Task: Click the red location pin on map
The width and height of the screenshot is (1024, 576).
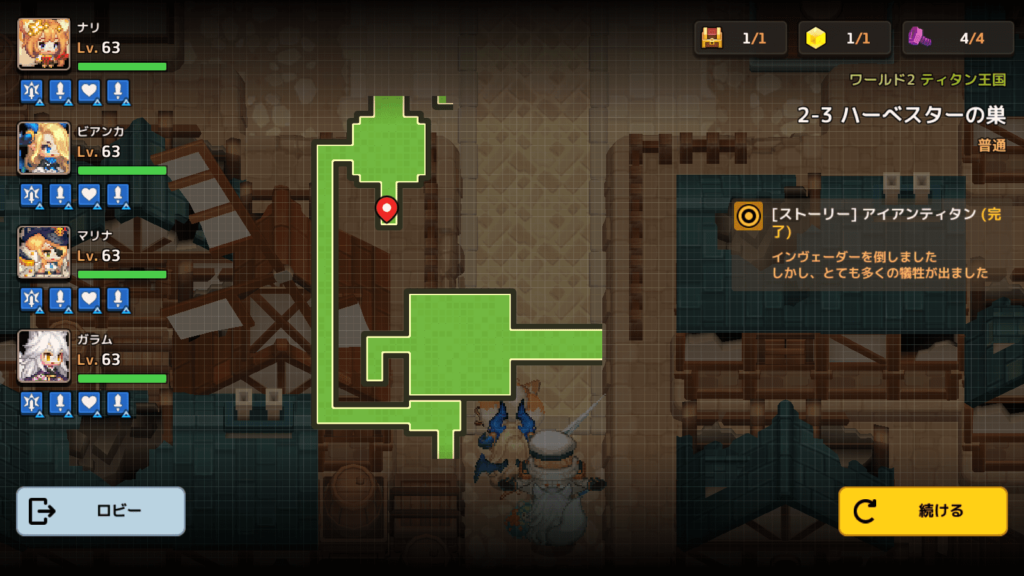Action: click(386, 208)
